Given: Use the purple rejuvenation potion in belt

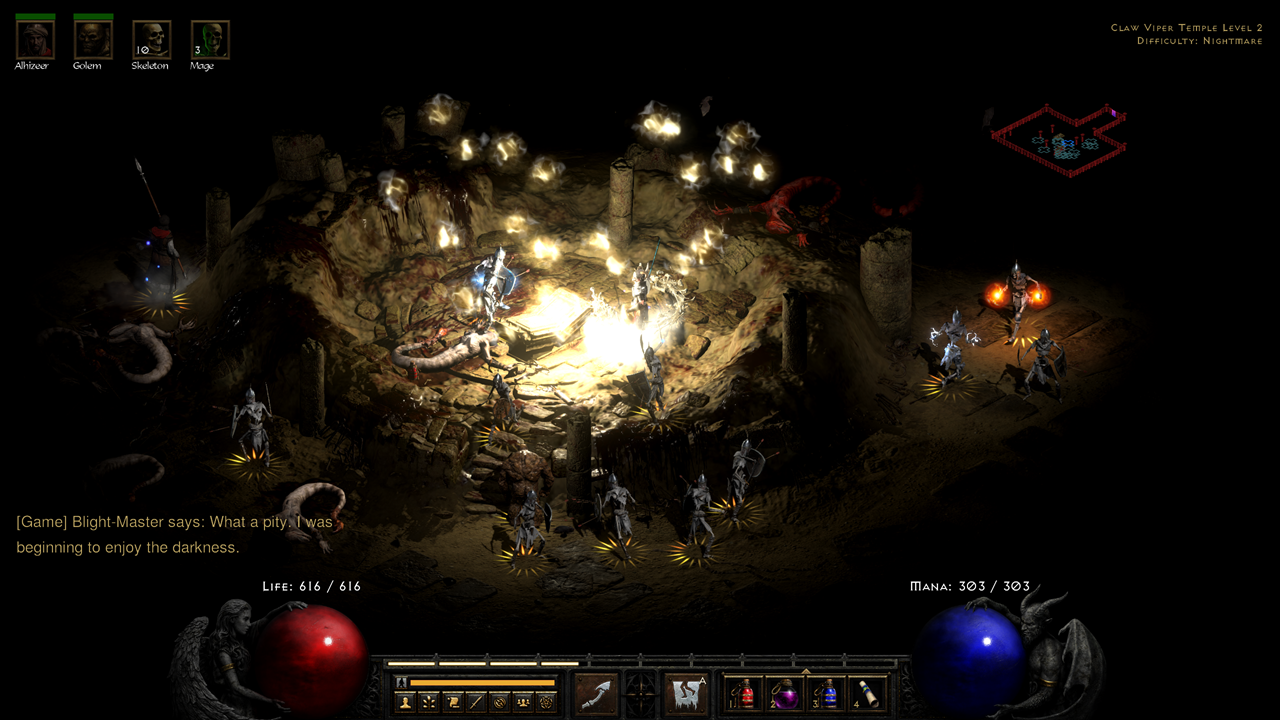Looking at the screenshot, I should [x=785, y=693].
